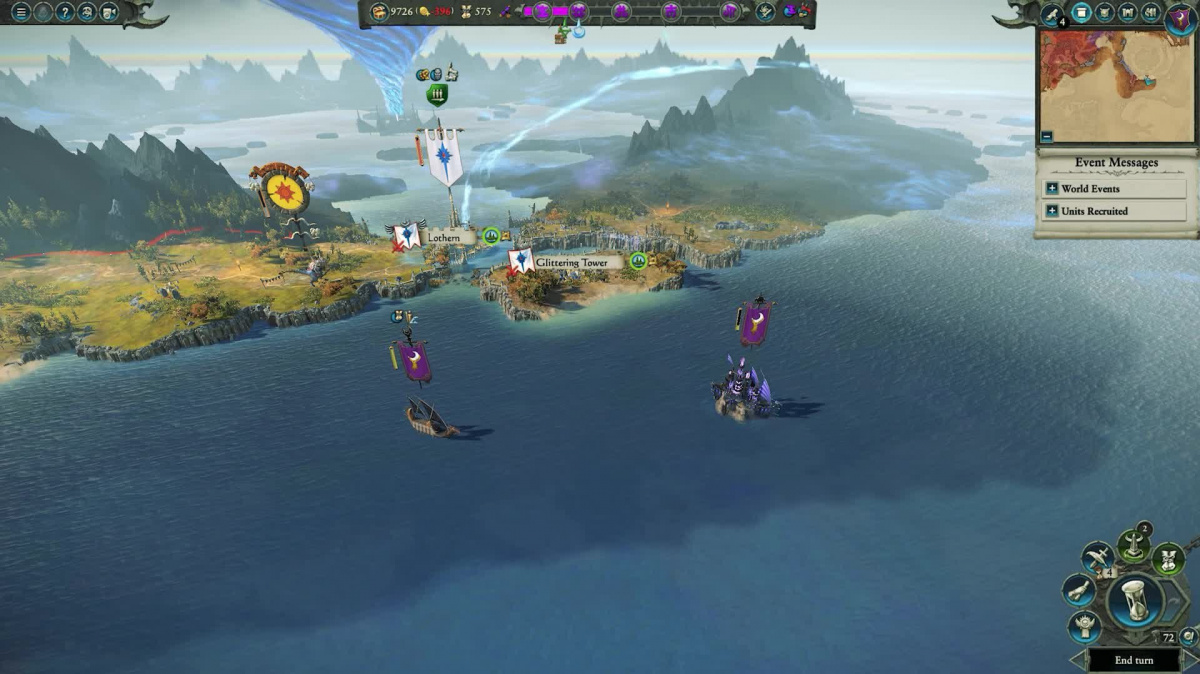Viewport: 1200px width, 674px height.
Task: Click the question mark help button
Action: [65, 12]
